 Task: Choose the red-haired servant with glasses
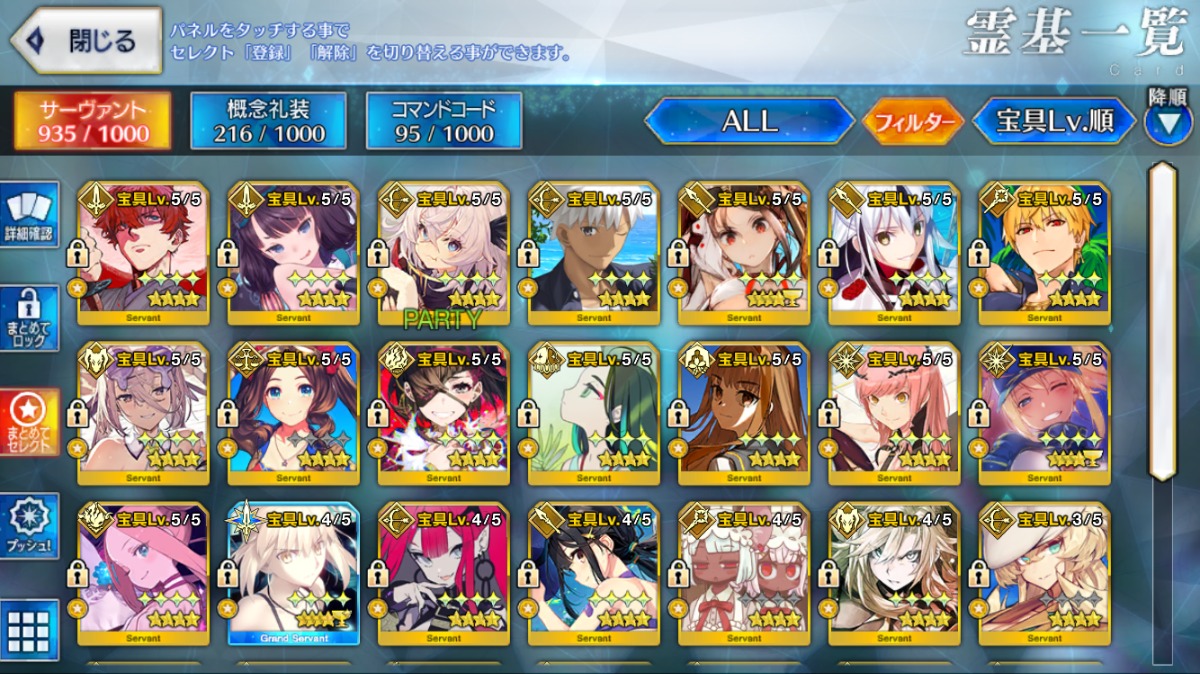143,254
